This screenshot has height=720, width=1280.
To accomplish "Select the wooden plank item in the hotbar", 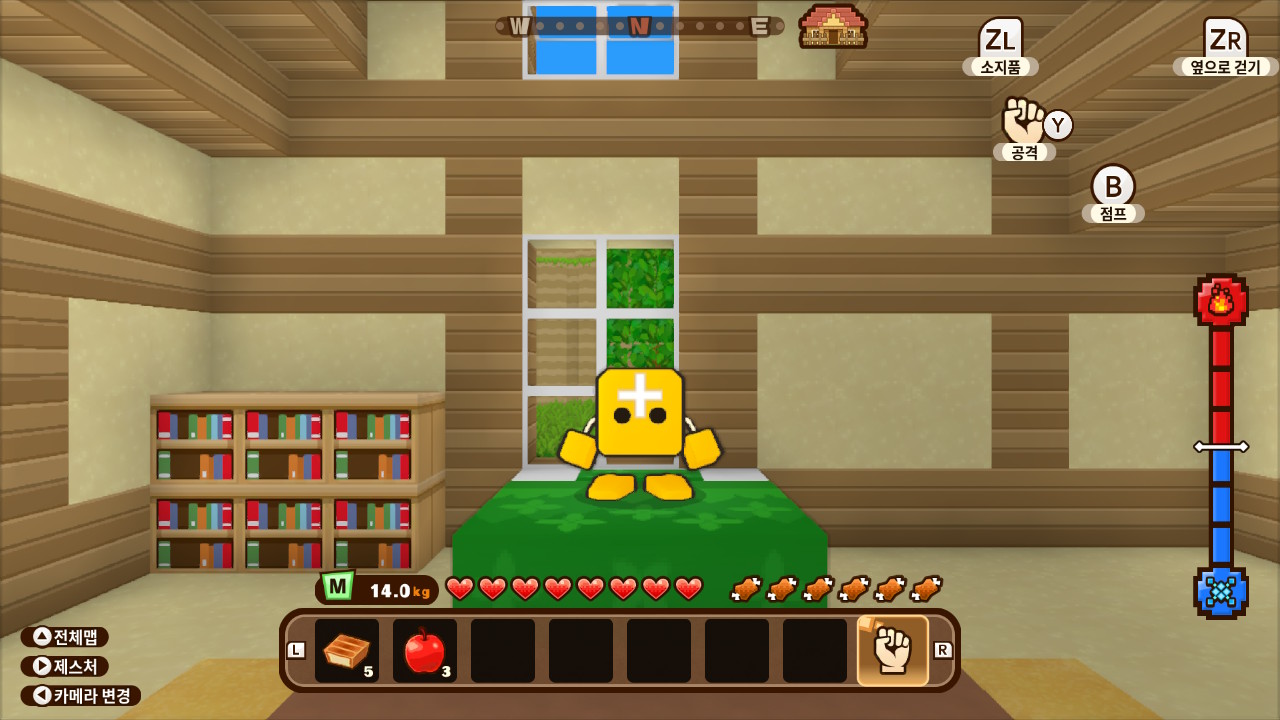I will coord(346,648).
